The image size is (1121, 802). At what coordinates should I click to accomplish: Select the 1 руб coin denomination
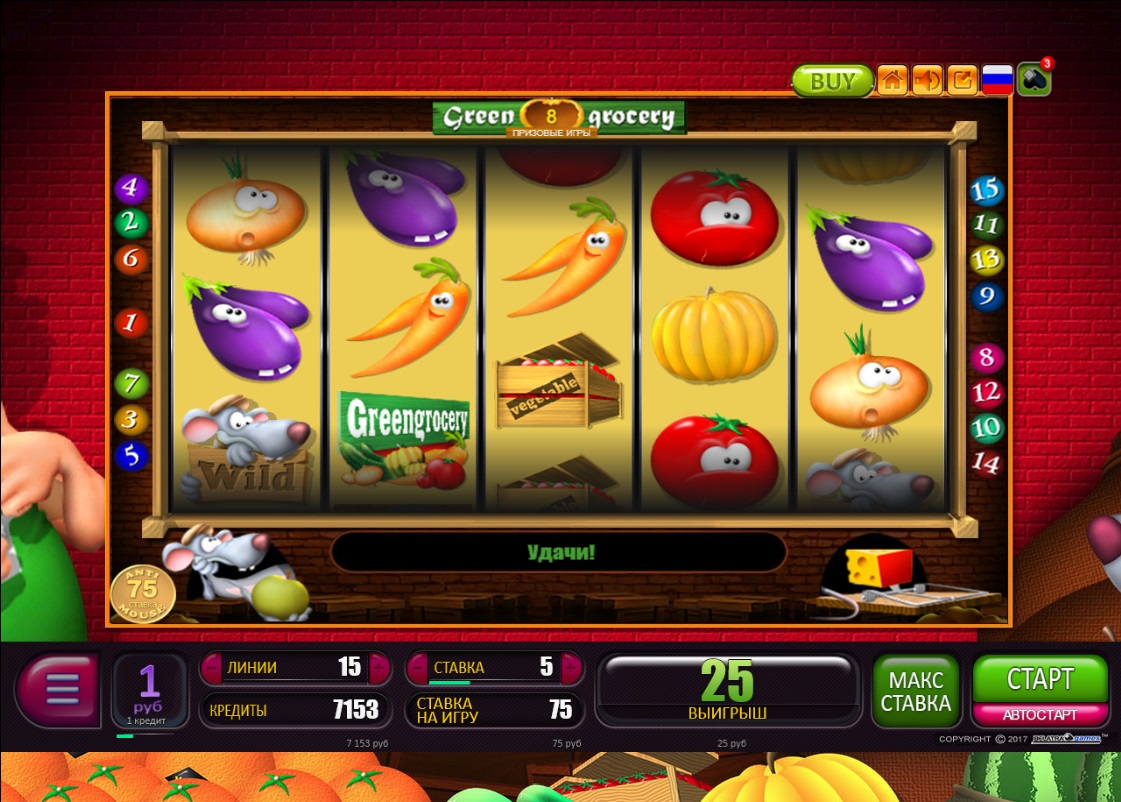[x=149, y=688]
